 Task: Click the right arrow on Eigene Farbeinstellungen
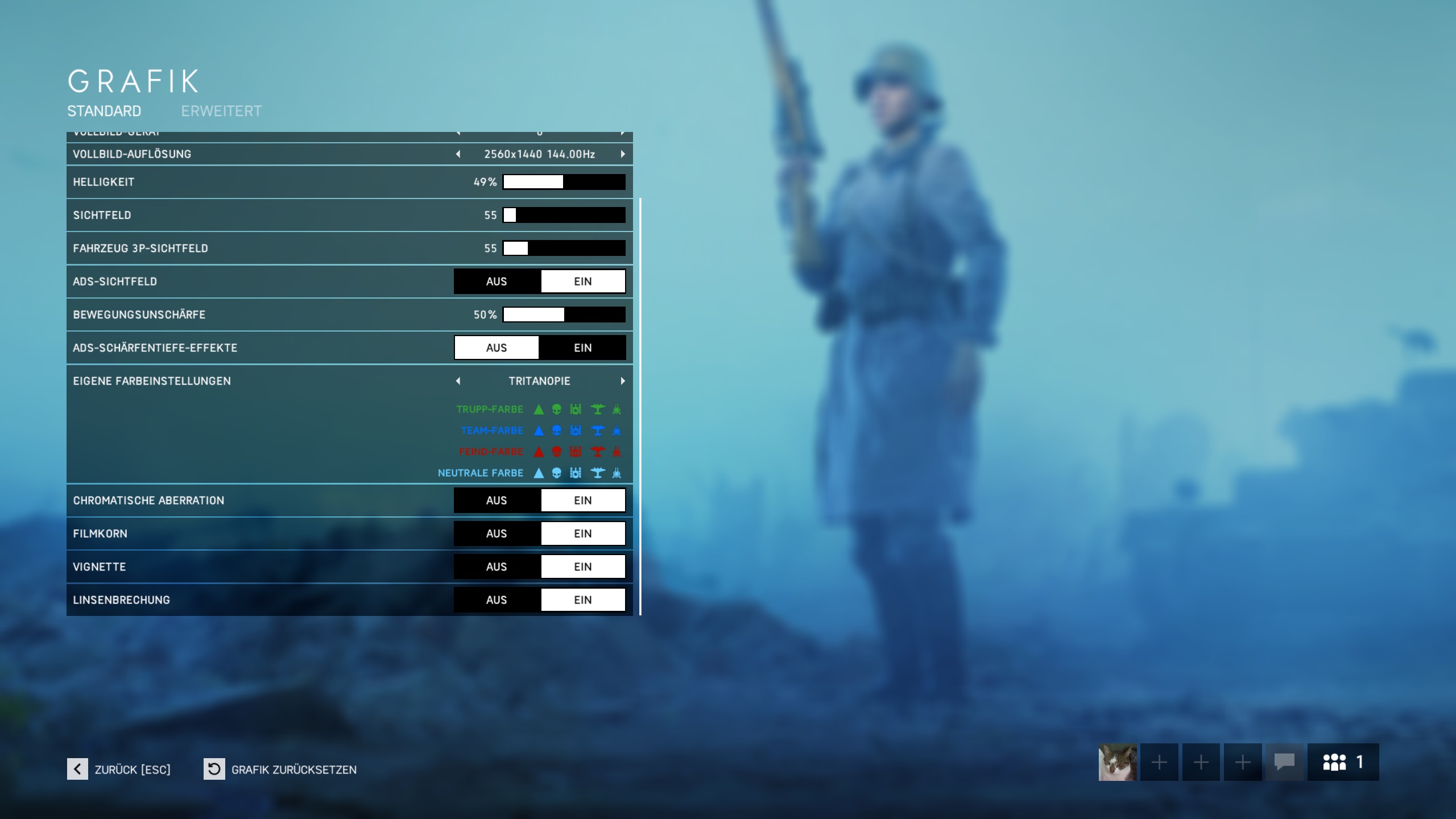pyautogui.click(x=624, y=381)
